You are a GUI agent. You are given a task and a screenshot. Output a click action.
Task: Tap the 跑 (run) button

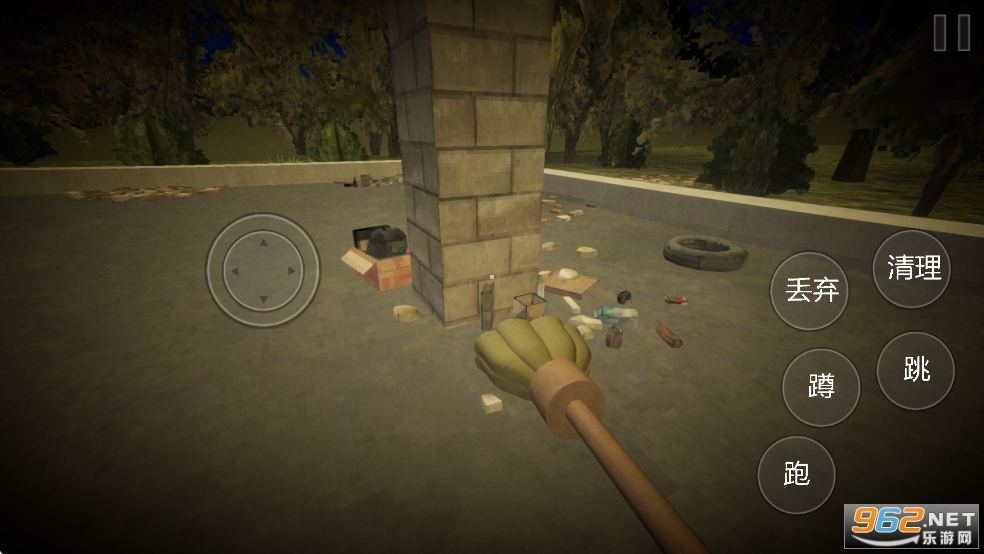(796, 474)
